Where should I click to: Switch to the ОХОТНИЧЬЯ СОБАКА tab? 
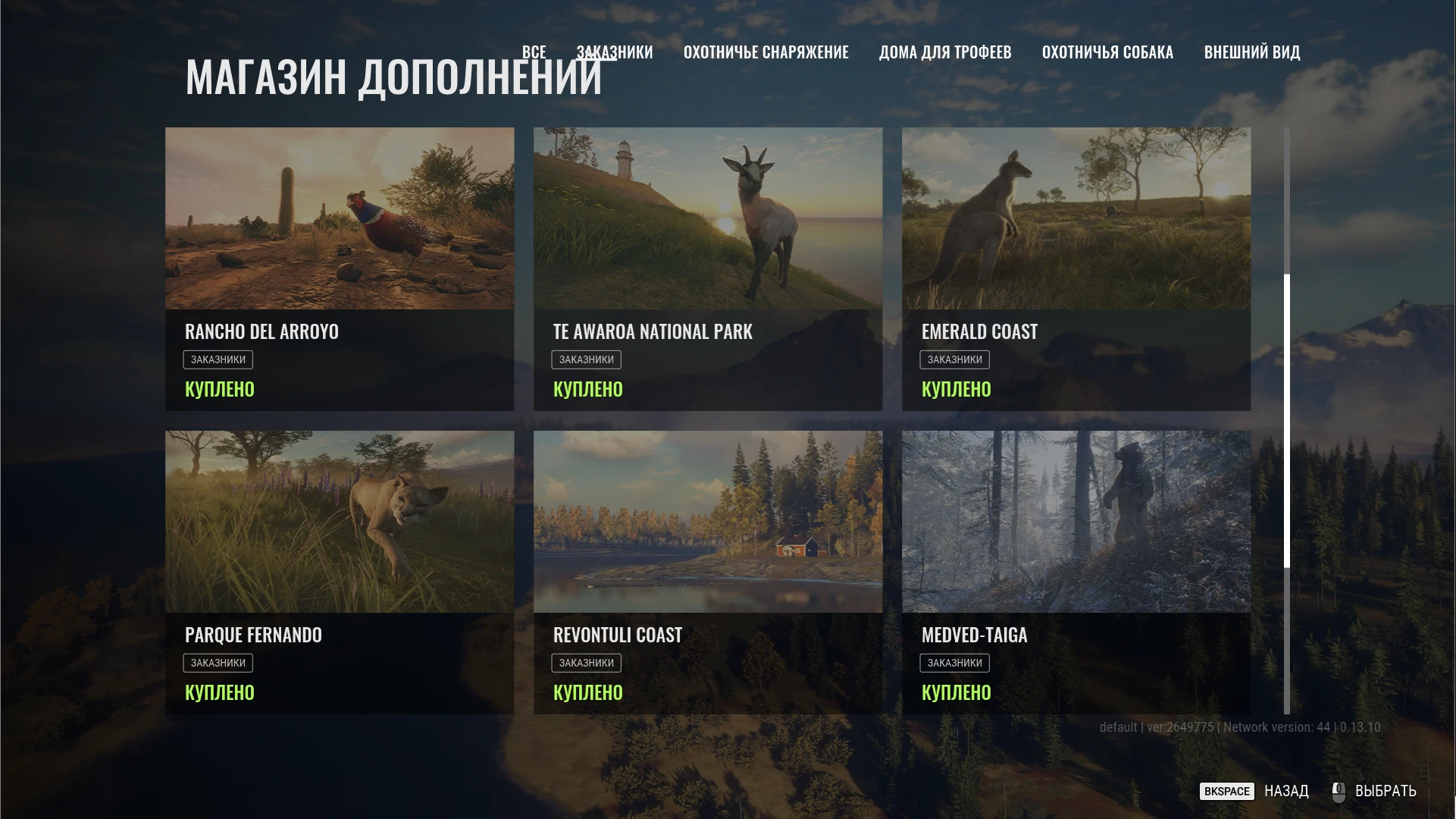pos(1108,52)
